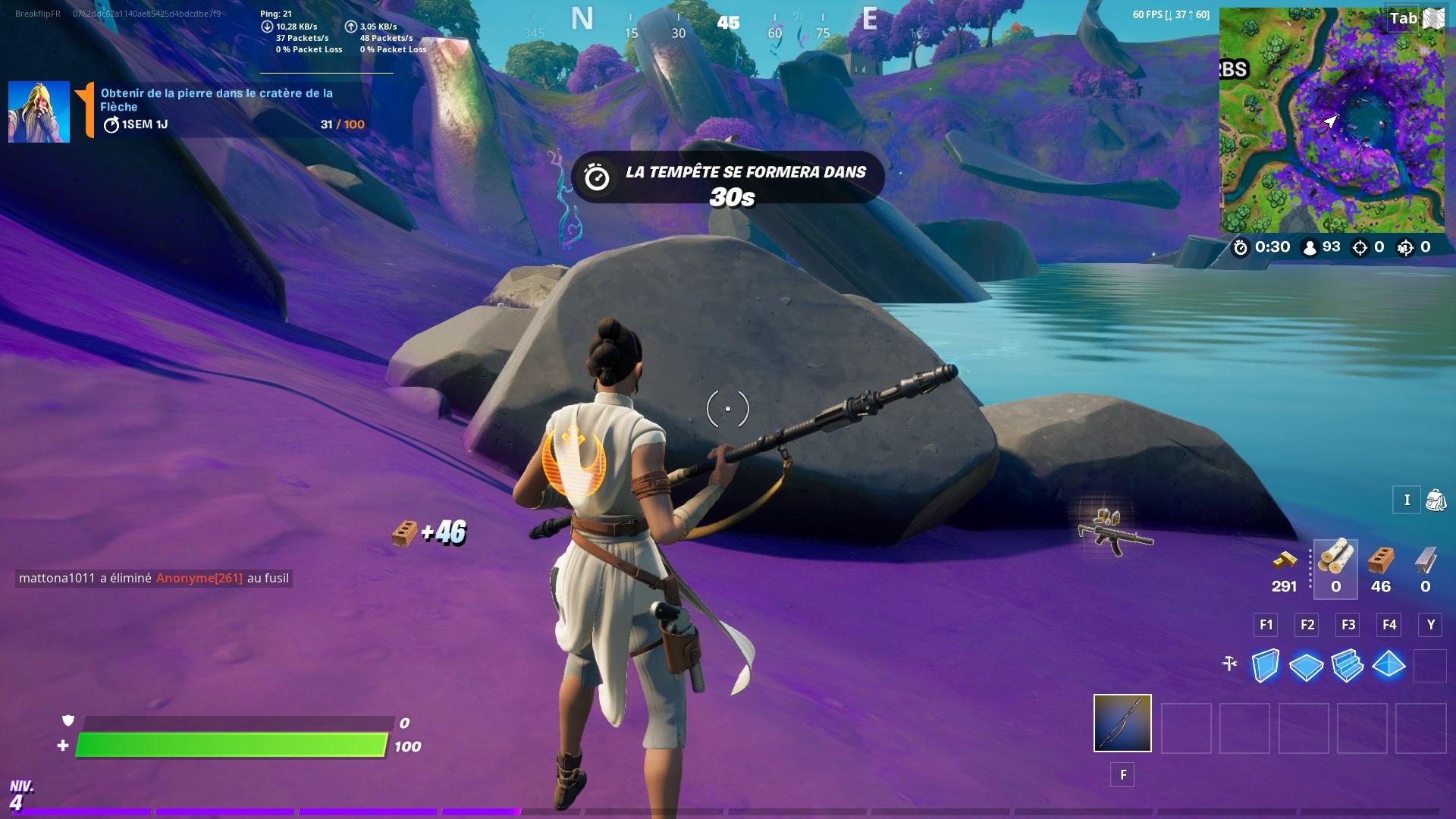Select the stairs building piece icon
The image size is (1456, 819).
click(1347, 666)
